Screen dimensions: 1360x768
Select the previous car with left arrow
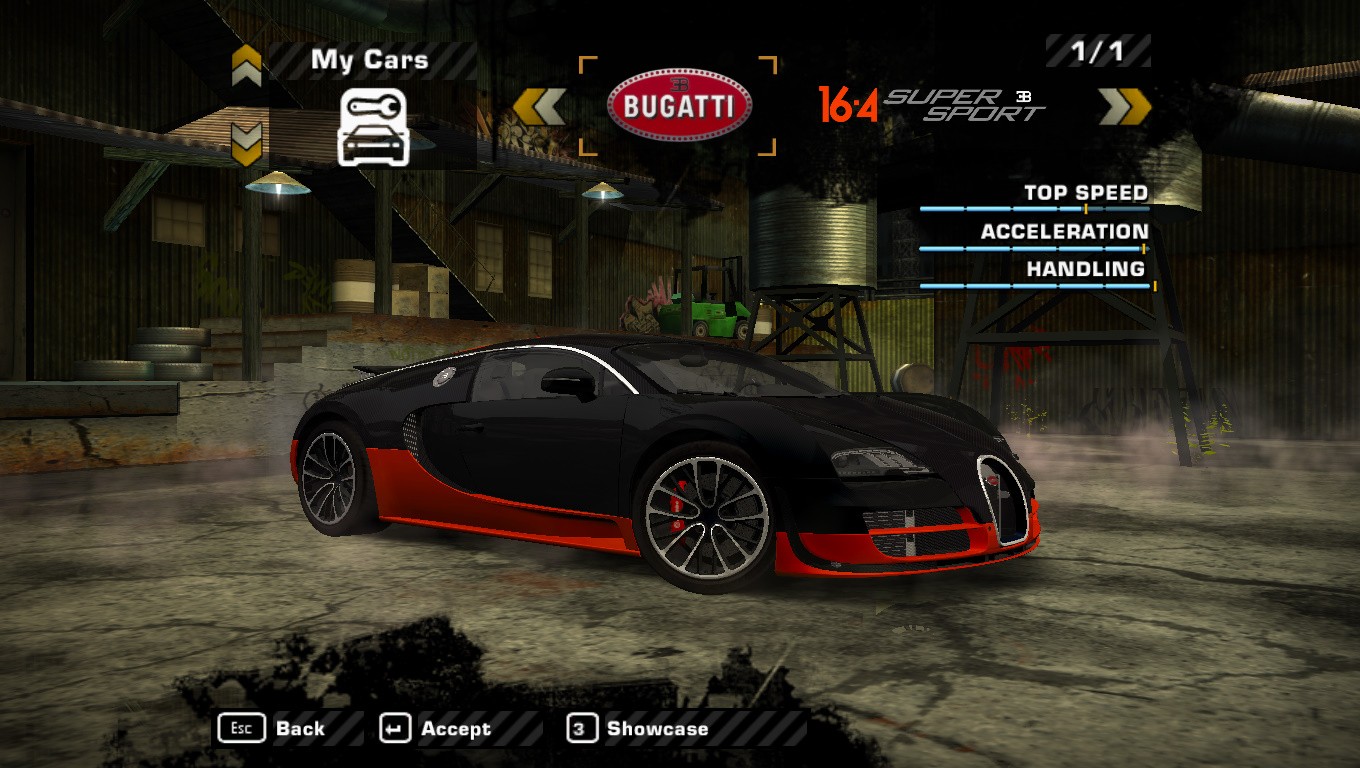coord(540,107)
